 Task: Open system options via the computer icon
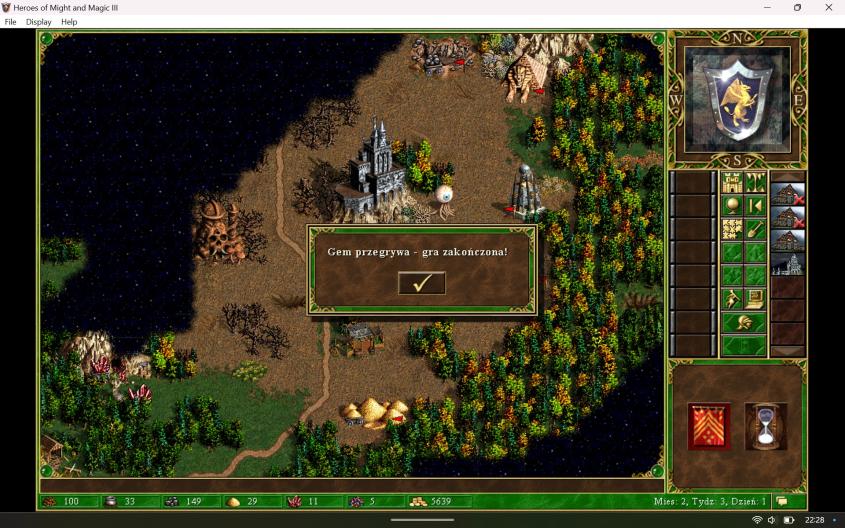click(755, 298)
